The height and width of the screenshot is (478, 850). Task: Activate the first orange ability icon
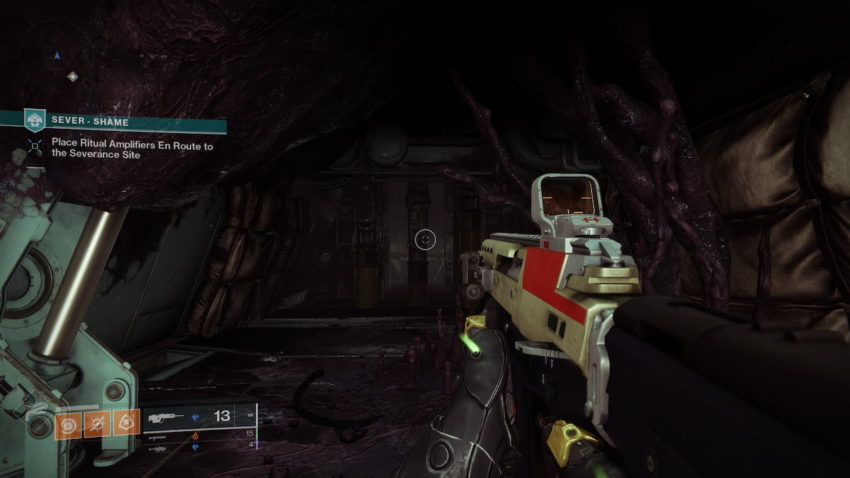(69, 423)
